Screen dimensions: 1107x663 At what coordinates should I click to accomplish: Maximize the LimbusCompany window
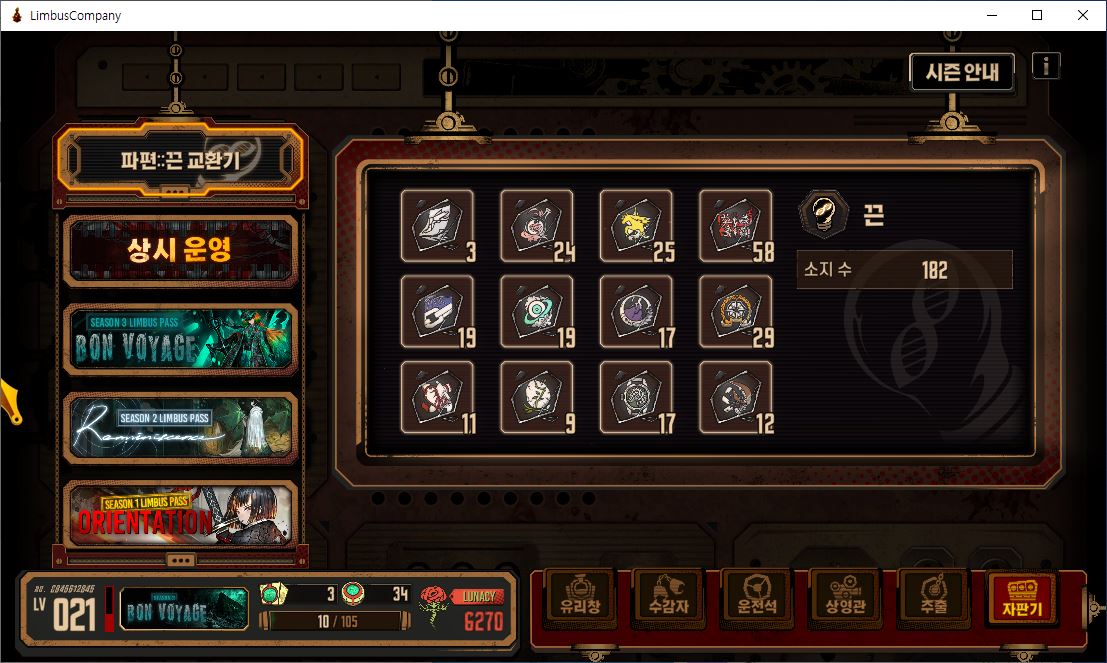[x=1037, y=15]
